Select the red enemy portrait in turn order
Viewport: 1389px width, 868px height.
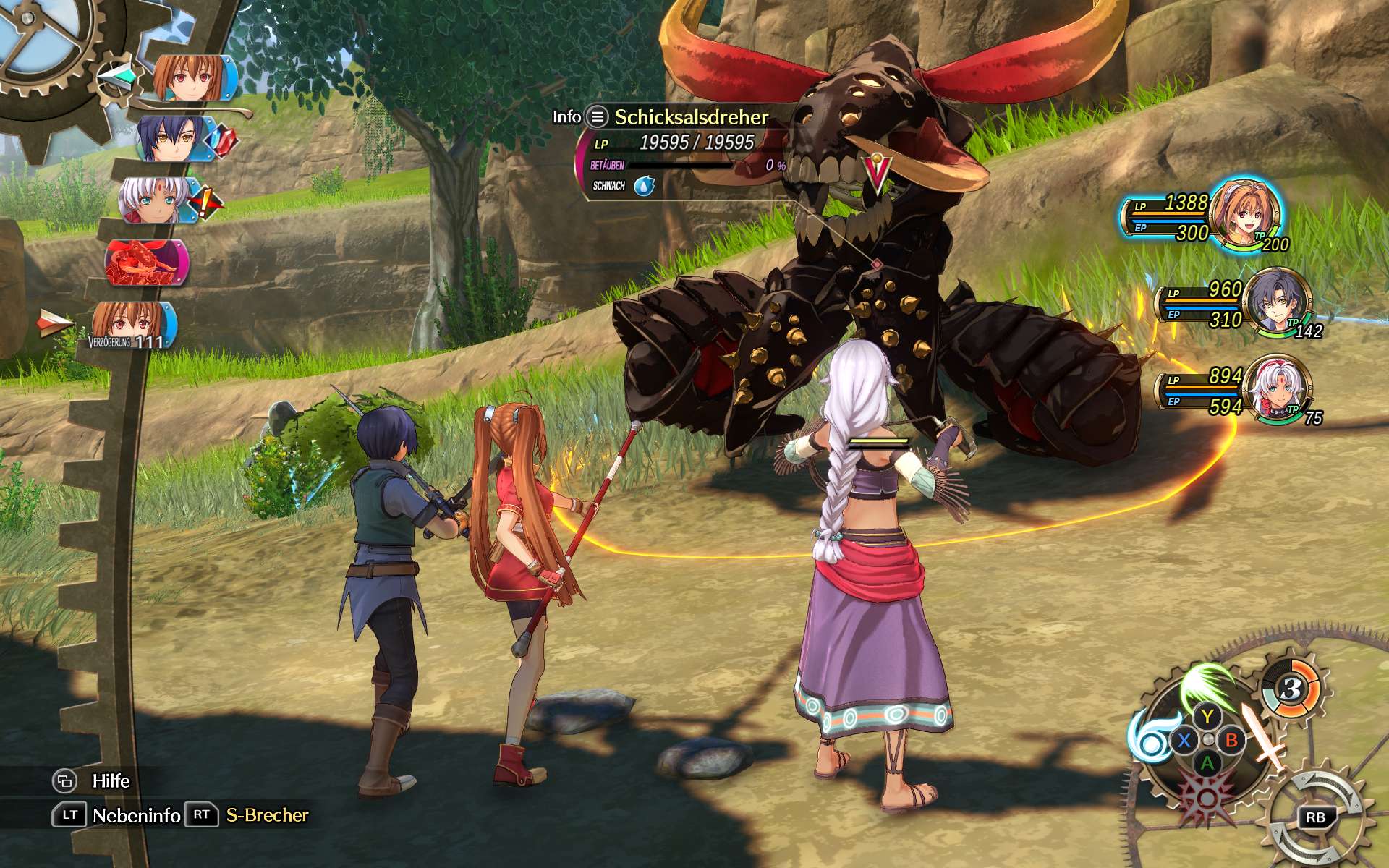pos(146,263)
